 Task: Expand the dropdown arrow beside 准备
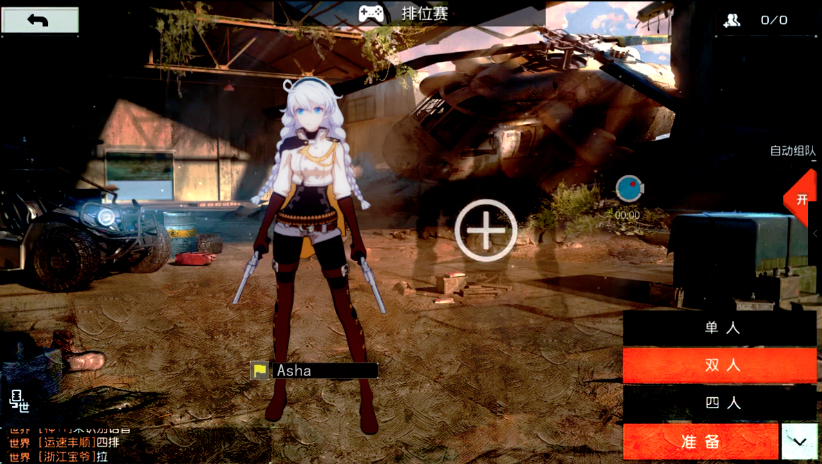(x=799, y=441)
